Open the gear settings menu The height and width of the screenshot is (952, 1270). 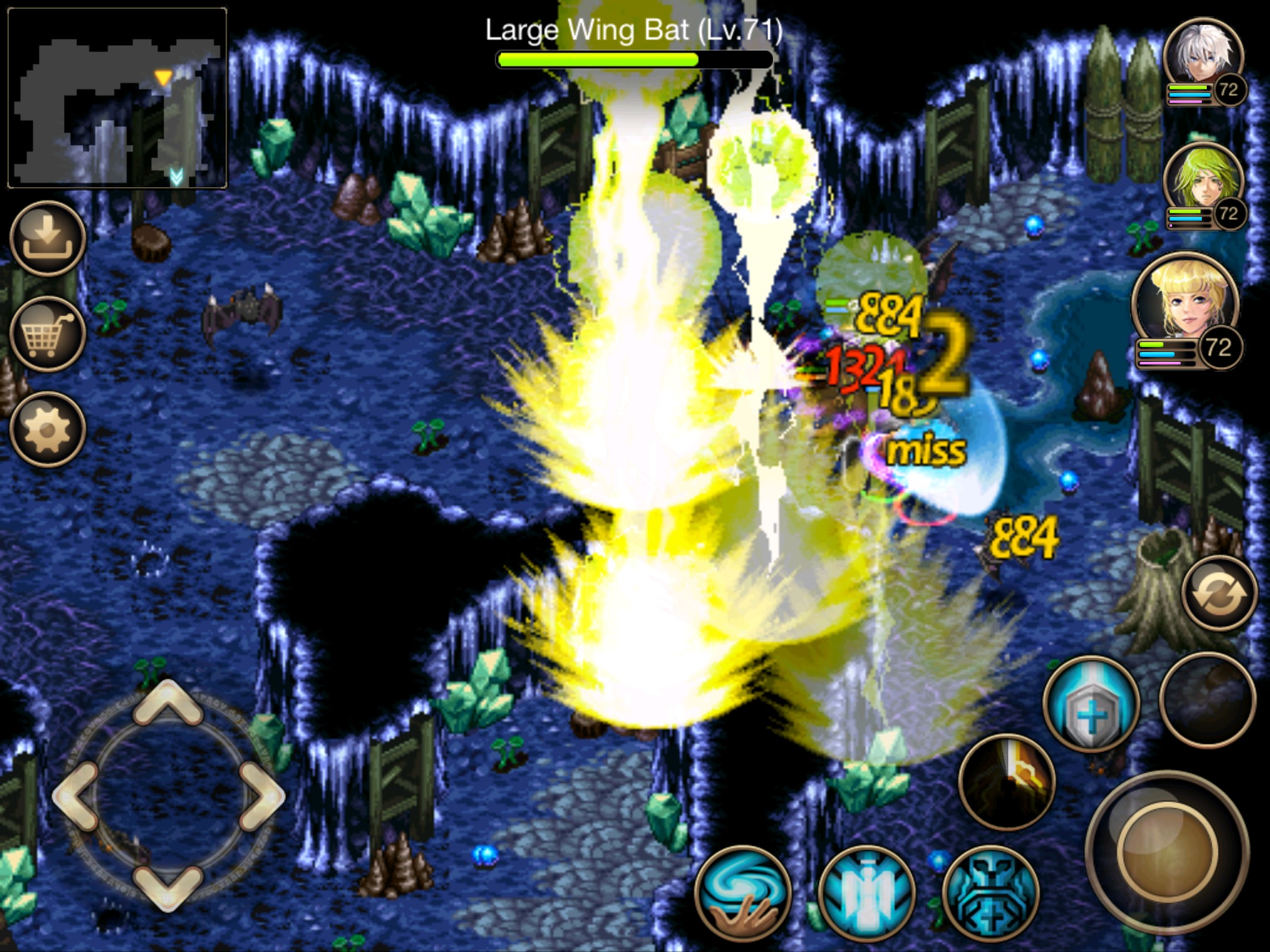point(48,429)
